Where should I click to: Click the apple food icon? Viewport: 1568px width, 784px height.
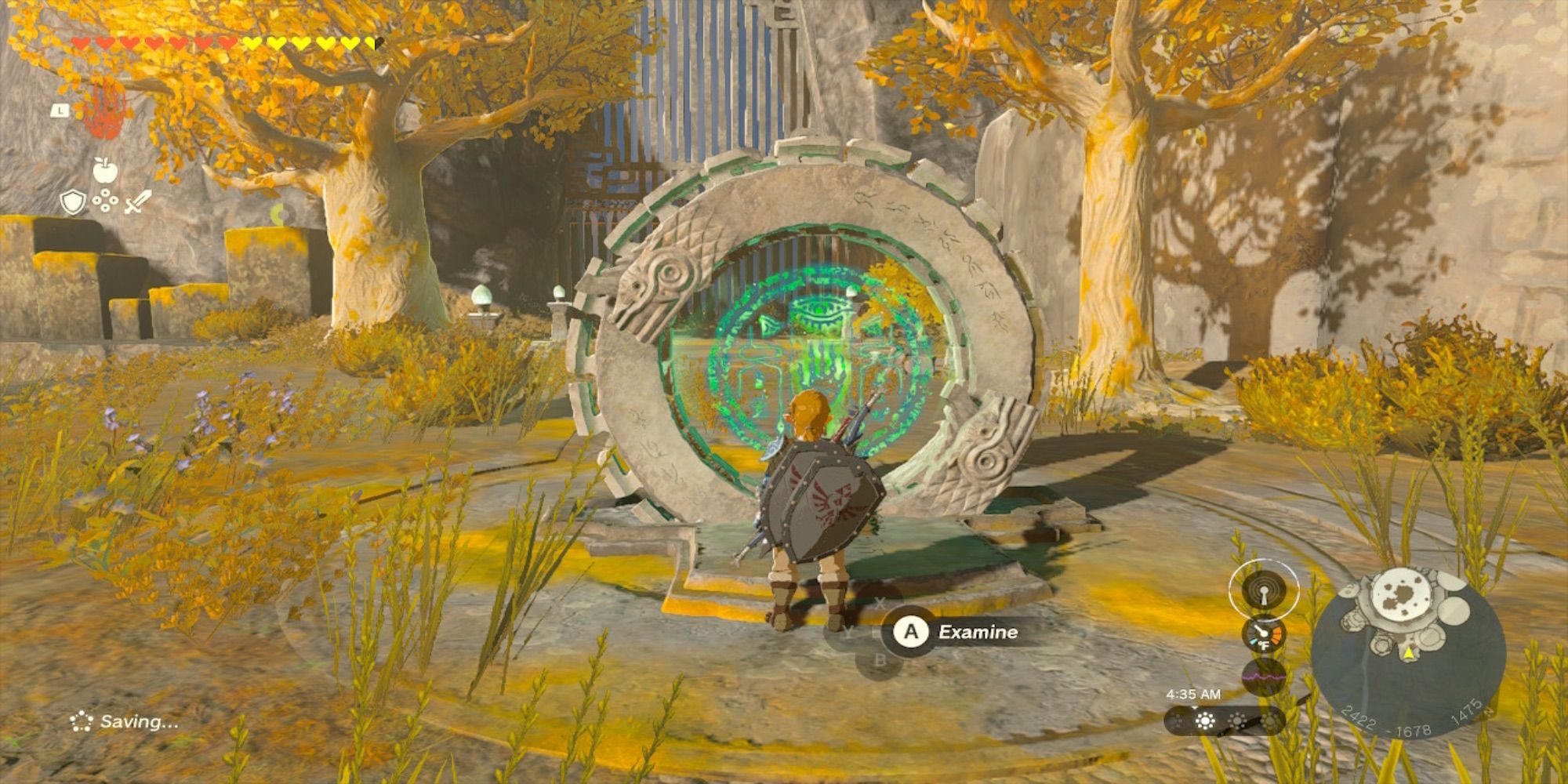[x=105, y=169]
